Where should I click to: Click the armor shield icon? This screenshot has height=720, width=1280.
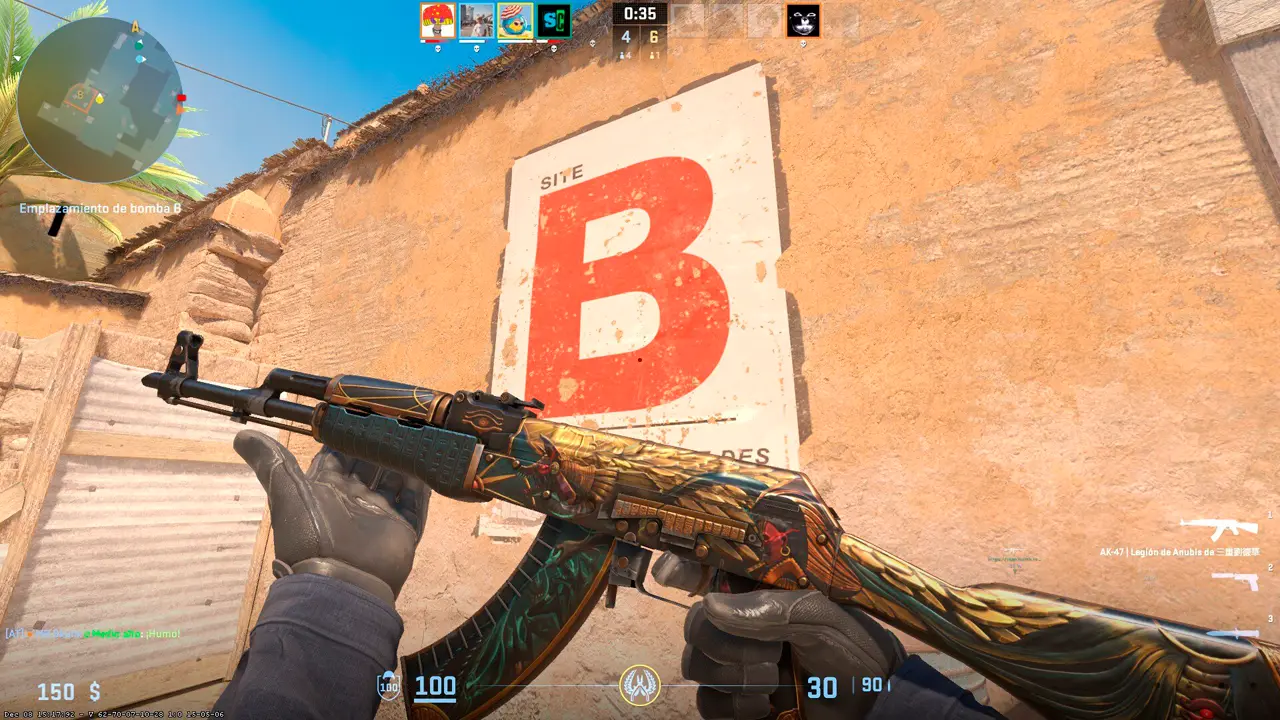(388, 687)
